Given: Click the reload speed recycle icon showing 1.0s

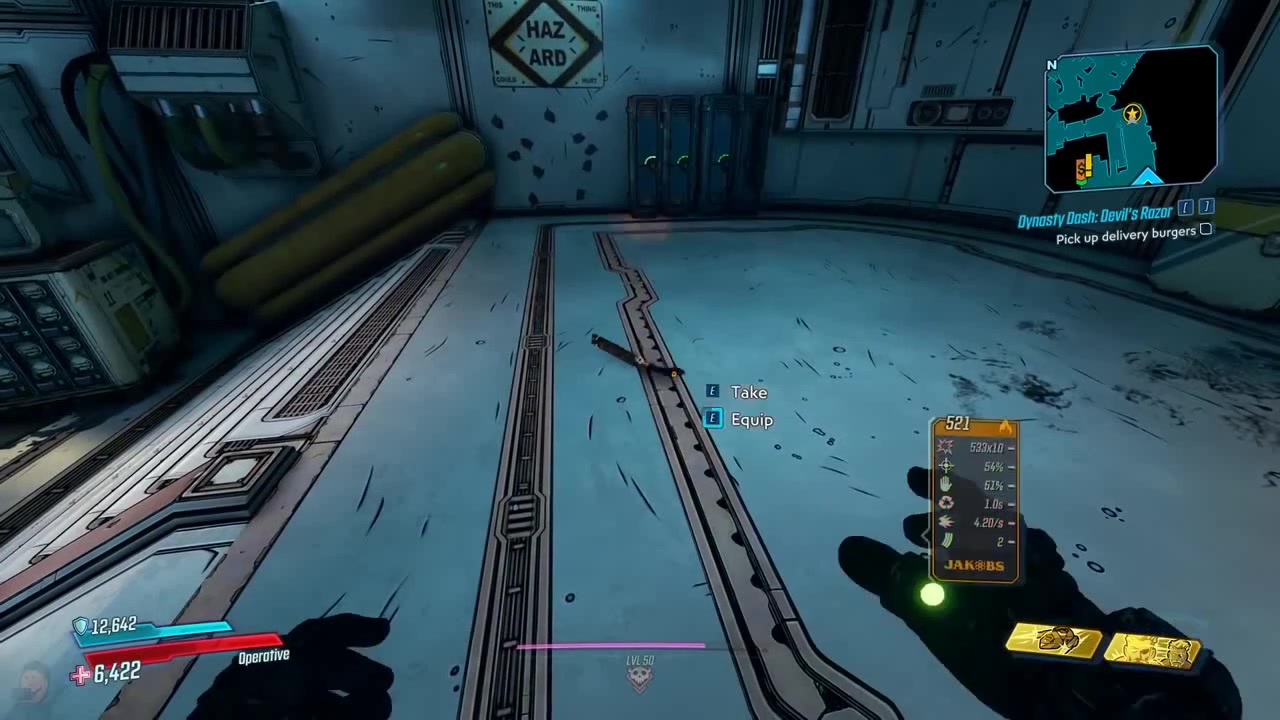Looking at the screenshot, I should (x=944, y=503).
